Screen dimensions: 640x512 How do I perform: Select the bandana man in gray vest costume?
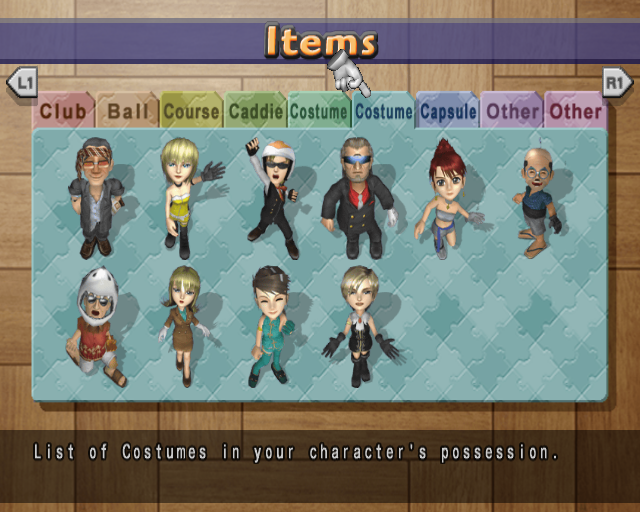click(x=96, y=197)
